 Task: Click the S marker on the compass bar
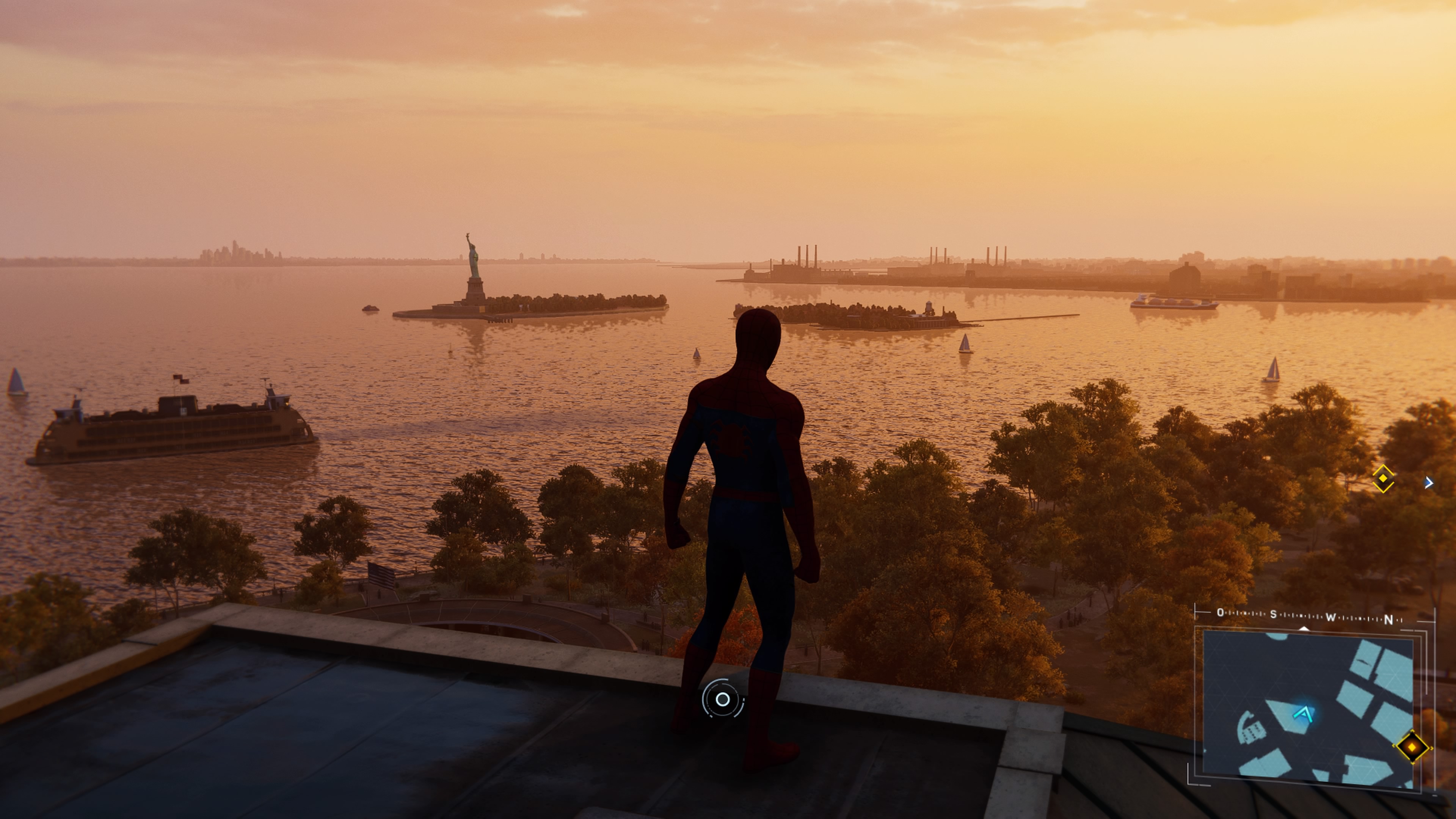[1274, 615]
